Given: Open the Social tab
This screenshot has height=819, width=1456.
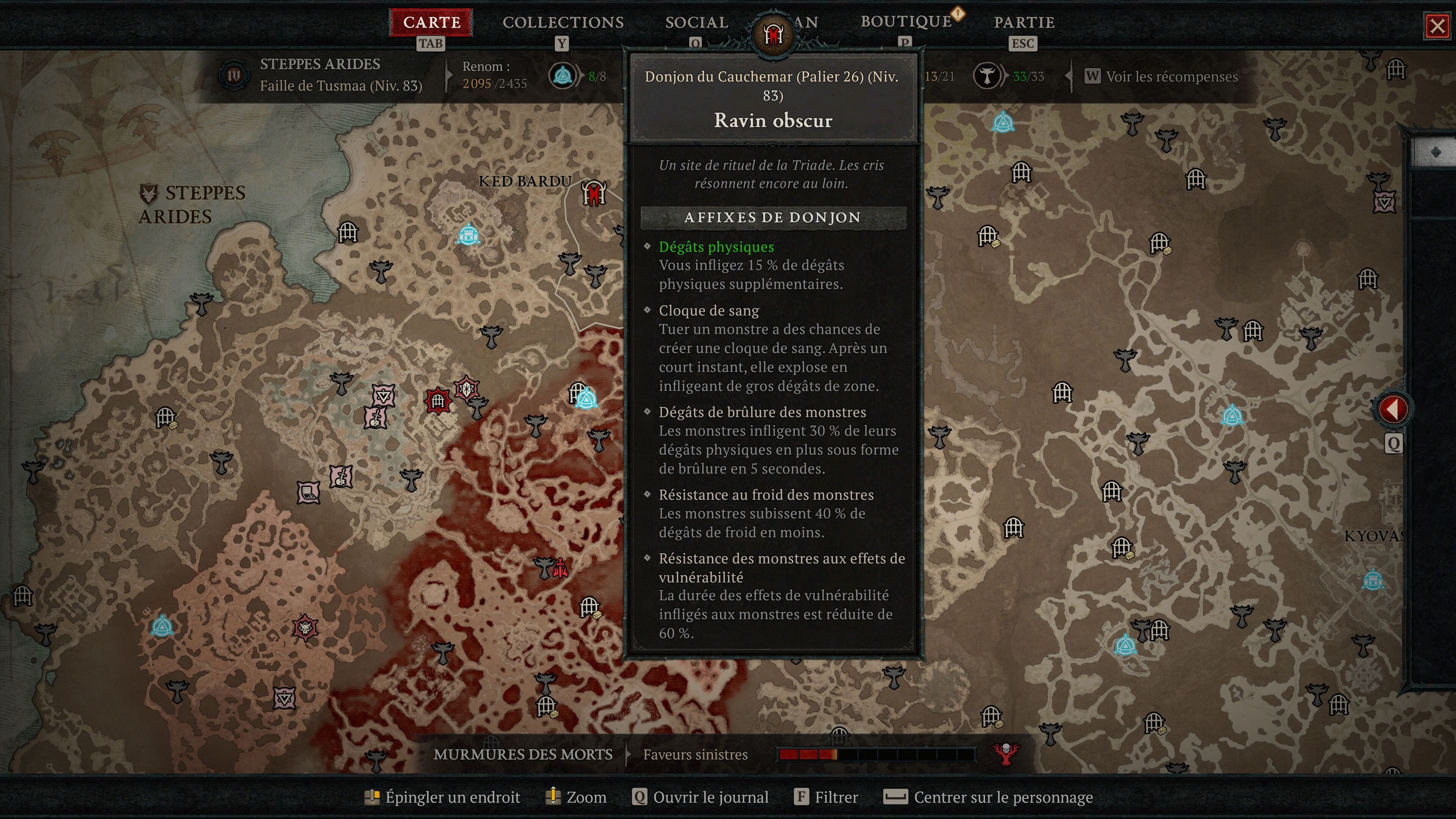Looking at the screenshot, I should click(x=697, y=23).
